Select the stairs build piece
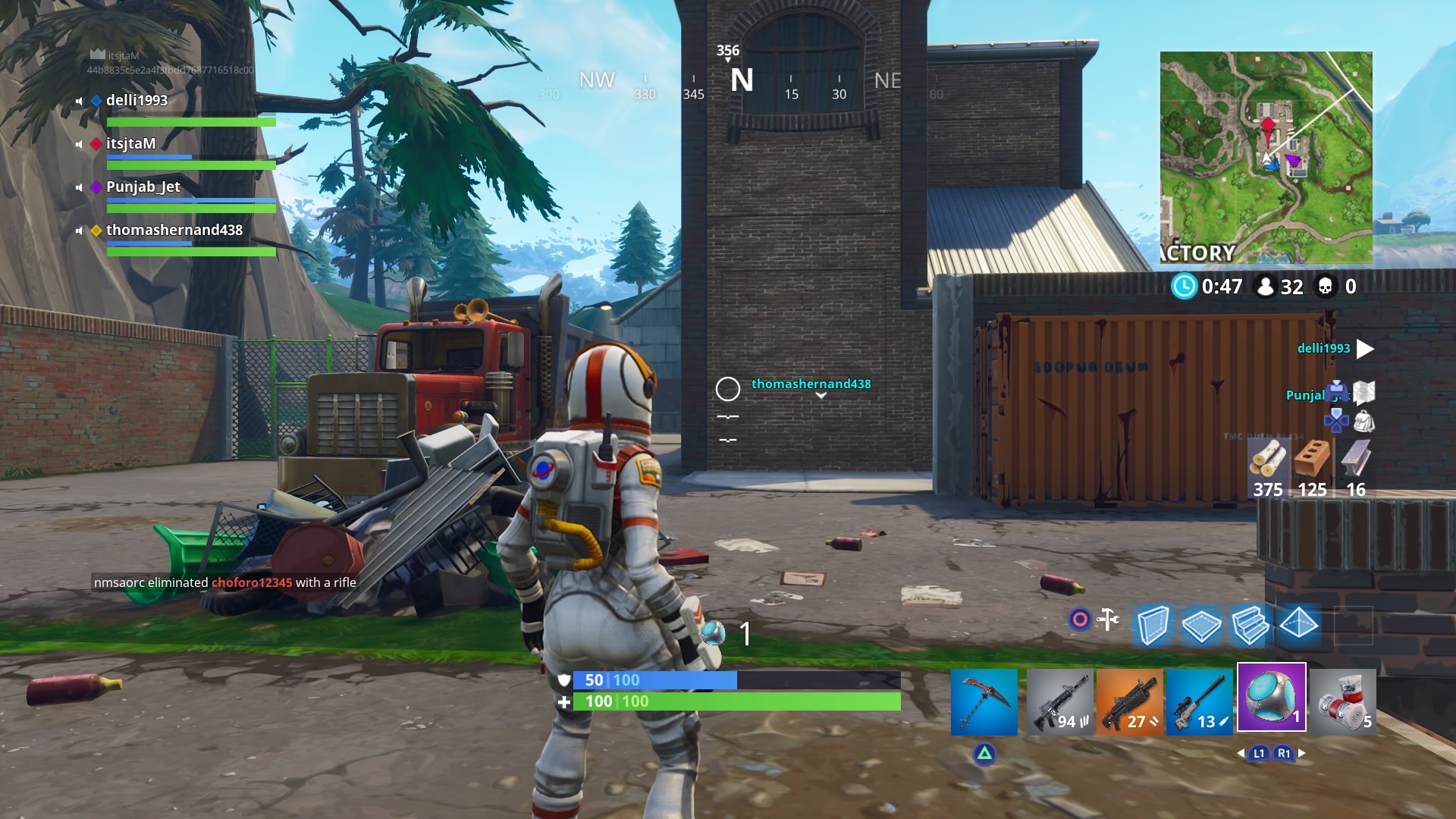 (1250, 626)
